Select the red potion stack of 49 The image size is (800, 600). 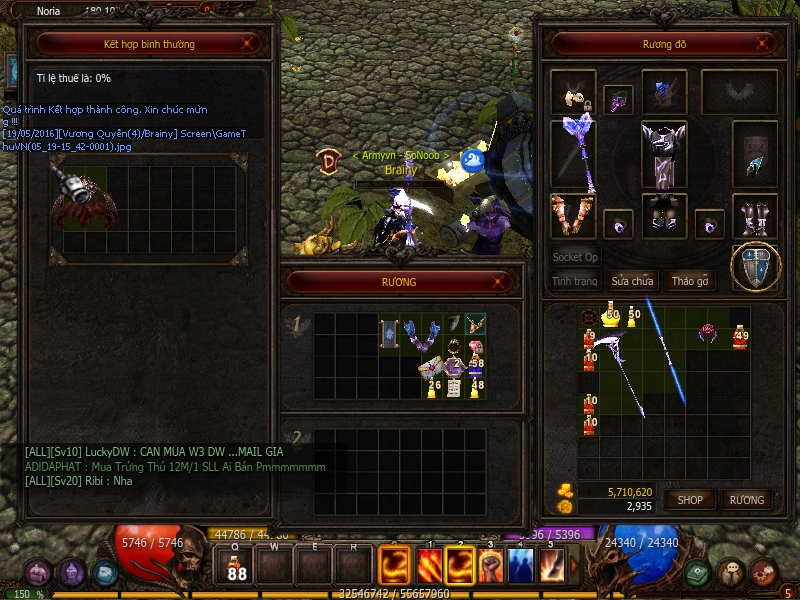[x=740, y=338]
